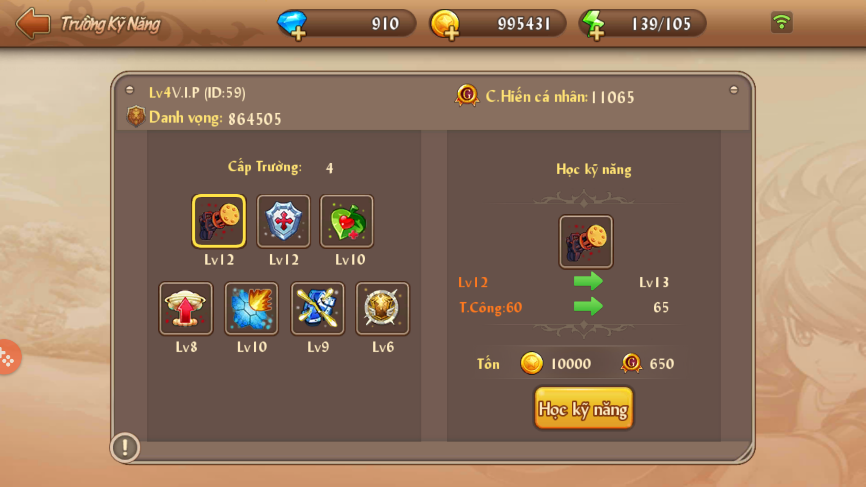
Task: Check the green Wi-Fi signal icon
Action: pos(782,22)
